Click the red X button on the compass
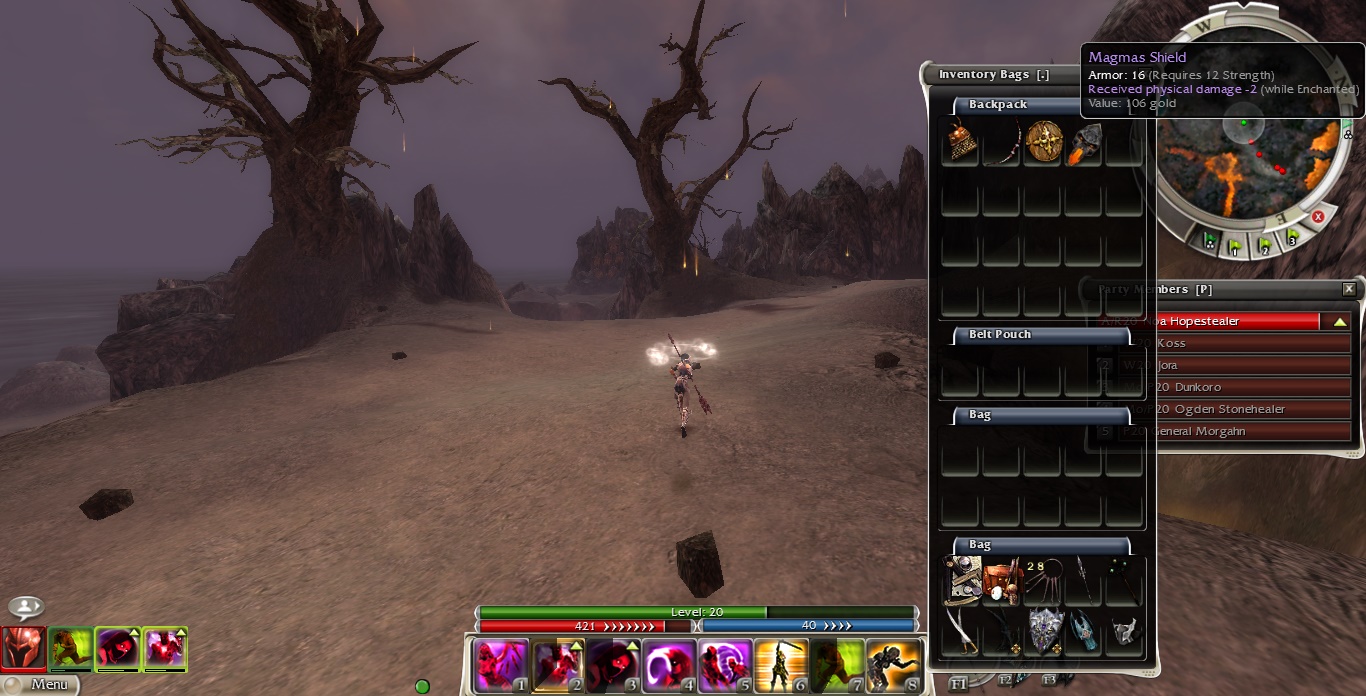1366x696 pixels. pyautogui.click(x=1318, y=217)
